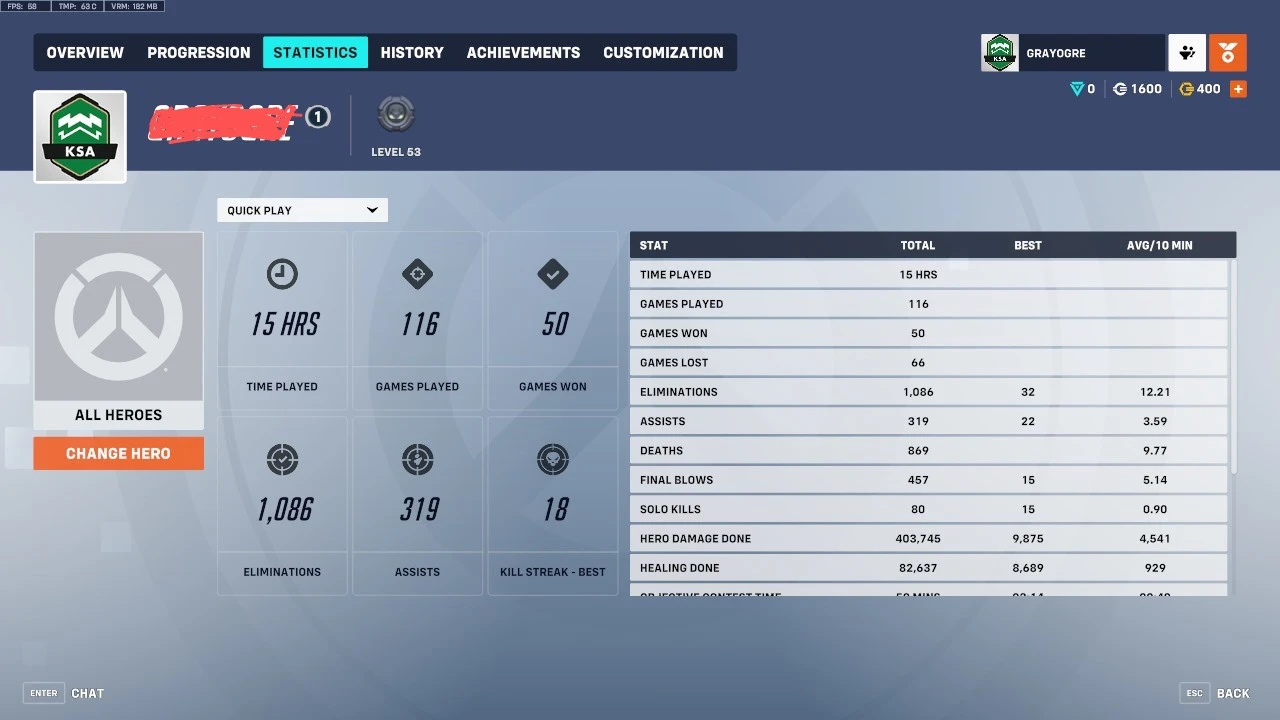This screenshot has width=1280, height=720.
Task: Click the Time Played clock icon
Action: [282, 274]
